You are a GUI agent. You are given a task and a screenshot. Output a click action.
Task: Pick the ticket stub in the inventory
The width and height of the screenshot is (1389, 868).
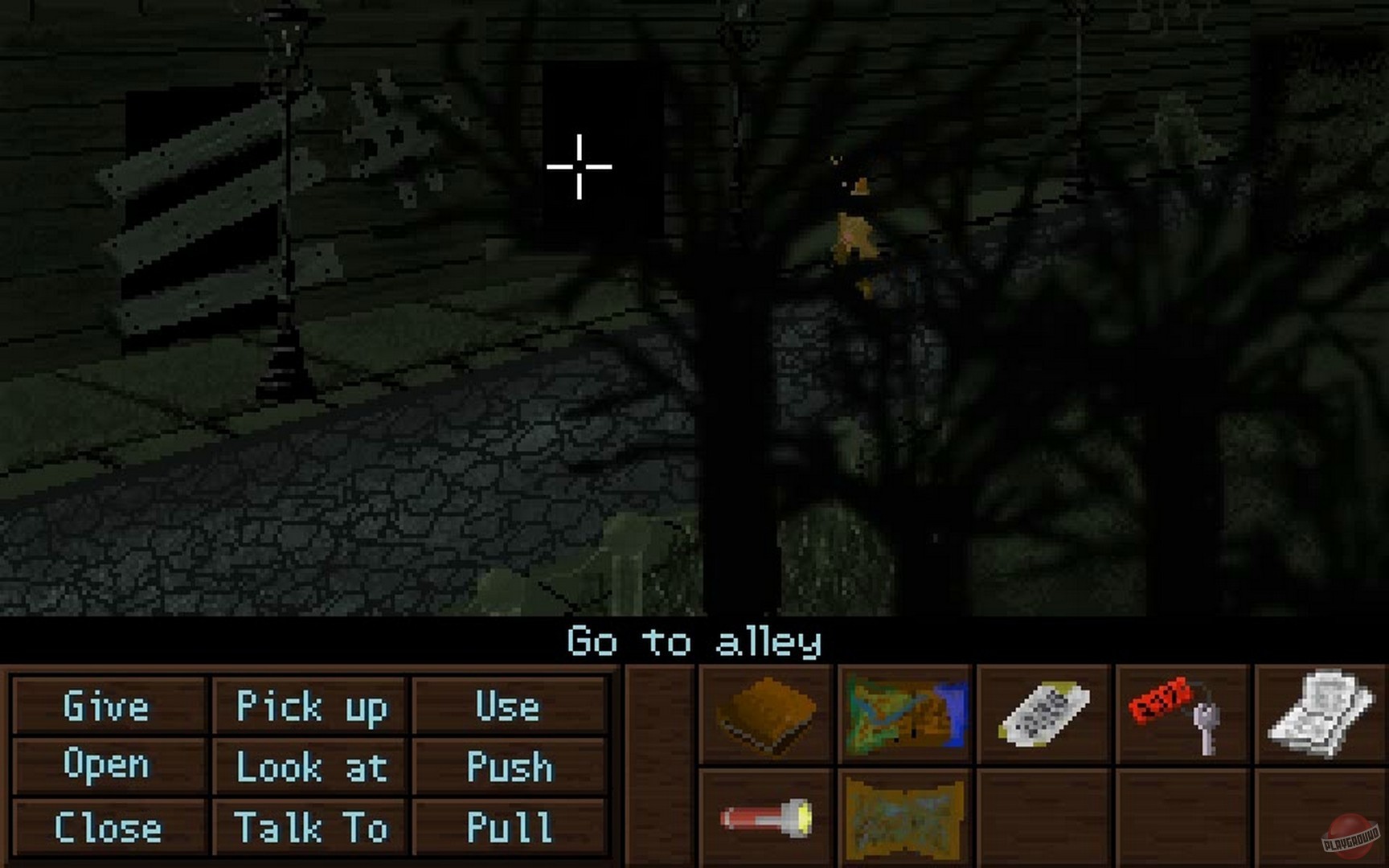[x=1041, y=714]
